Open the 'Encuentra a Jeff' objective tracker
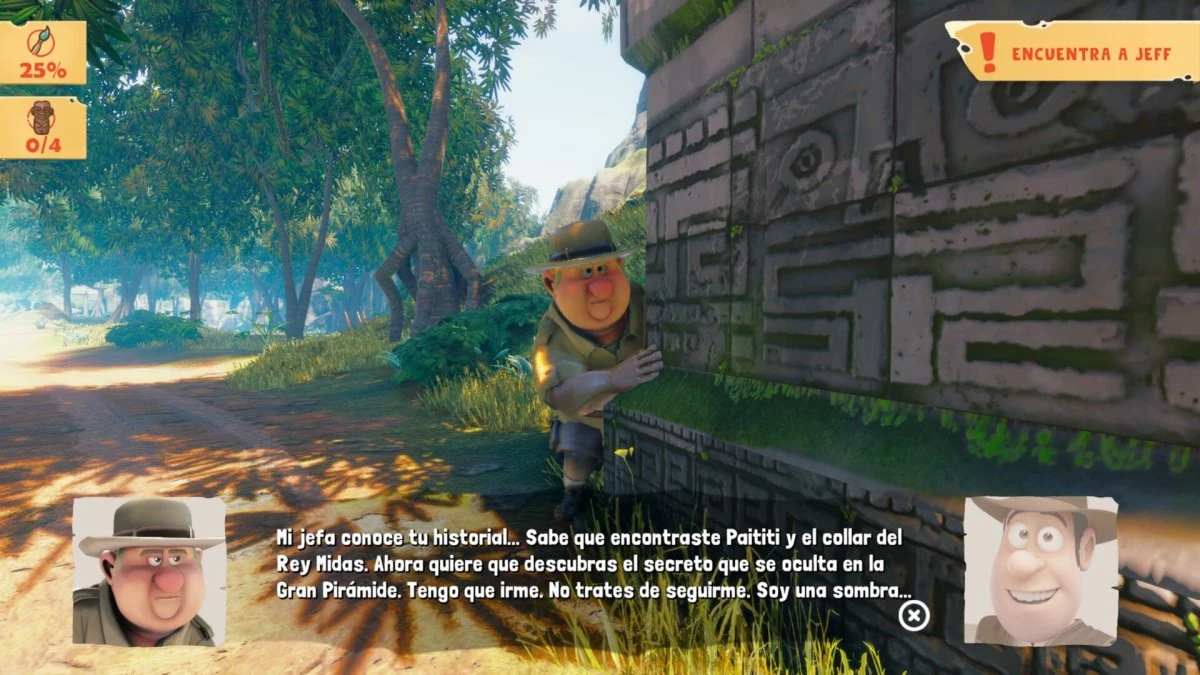 [x=1071, y=52]
